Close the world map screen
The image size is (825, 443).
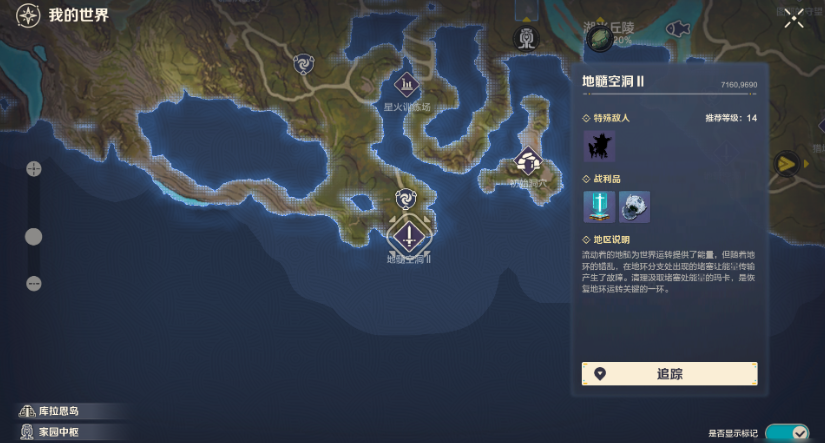point(794,17)
